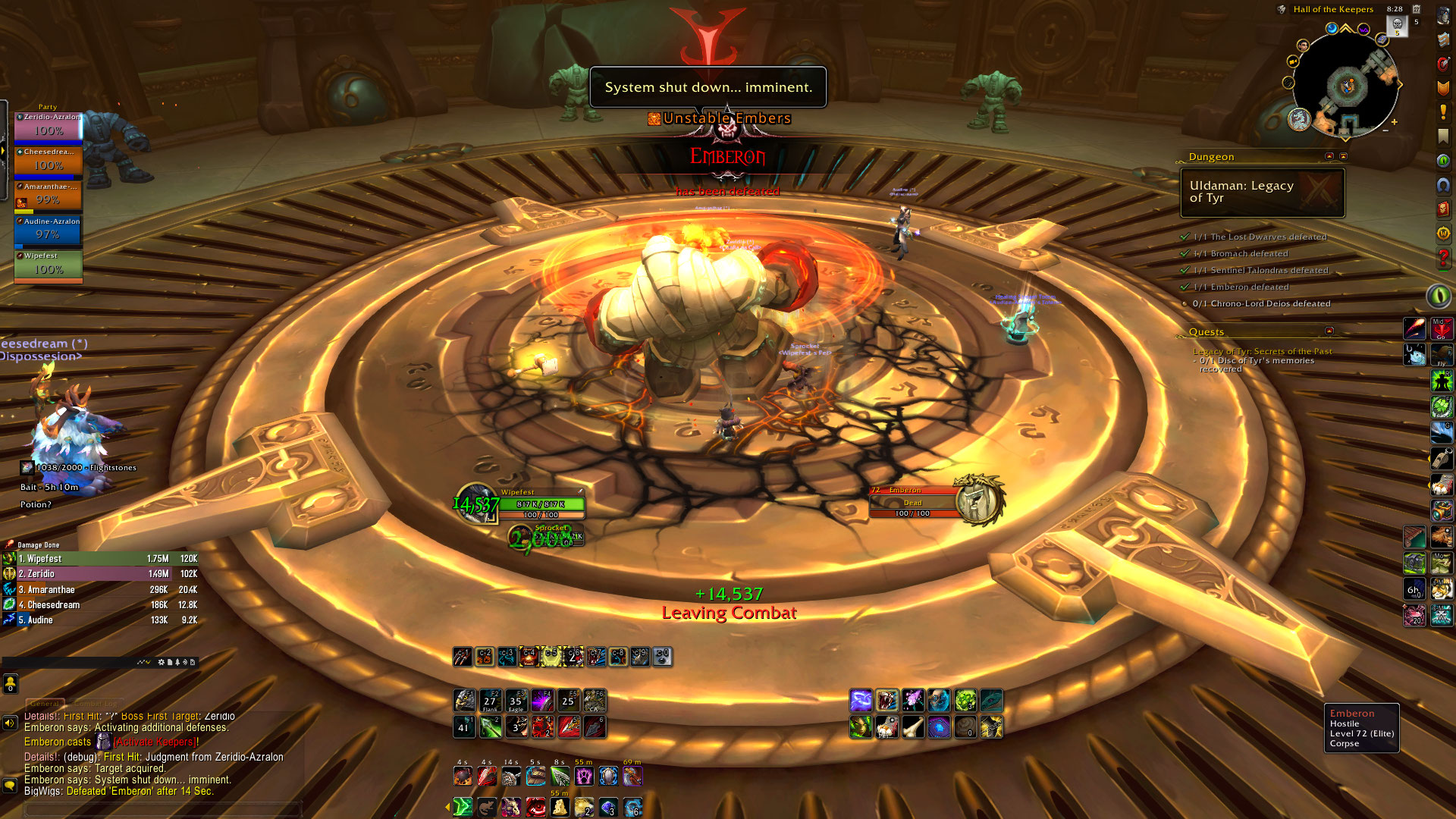Open the damage meter gear settings icon
Screen dimensions: 1456x819
click(x=161, y=662)
